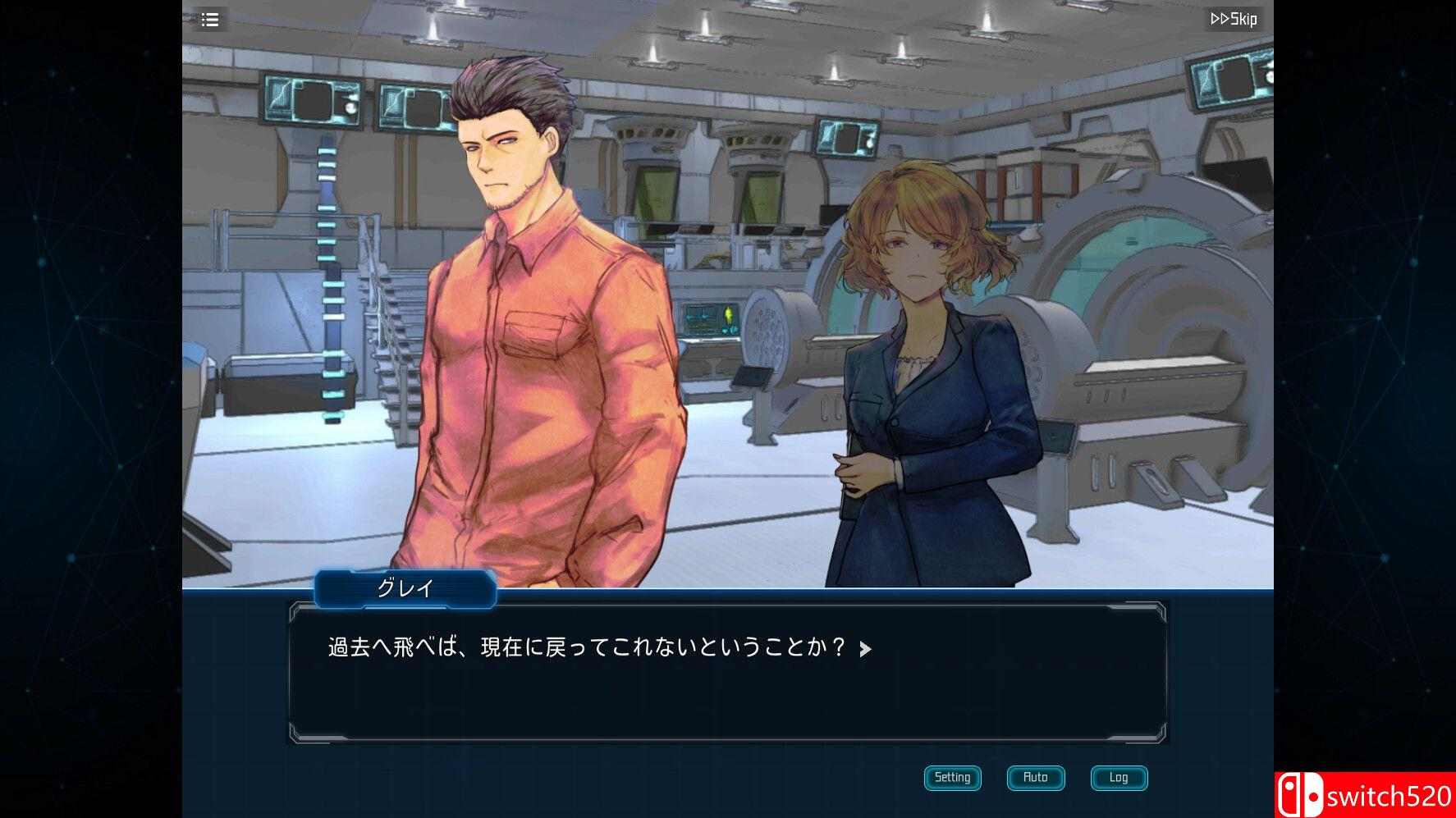1456x818 pixels.
Task: Open the options panel via Setting
Action: (952, 778)
